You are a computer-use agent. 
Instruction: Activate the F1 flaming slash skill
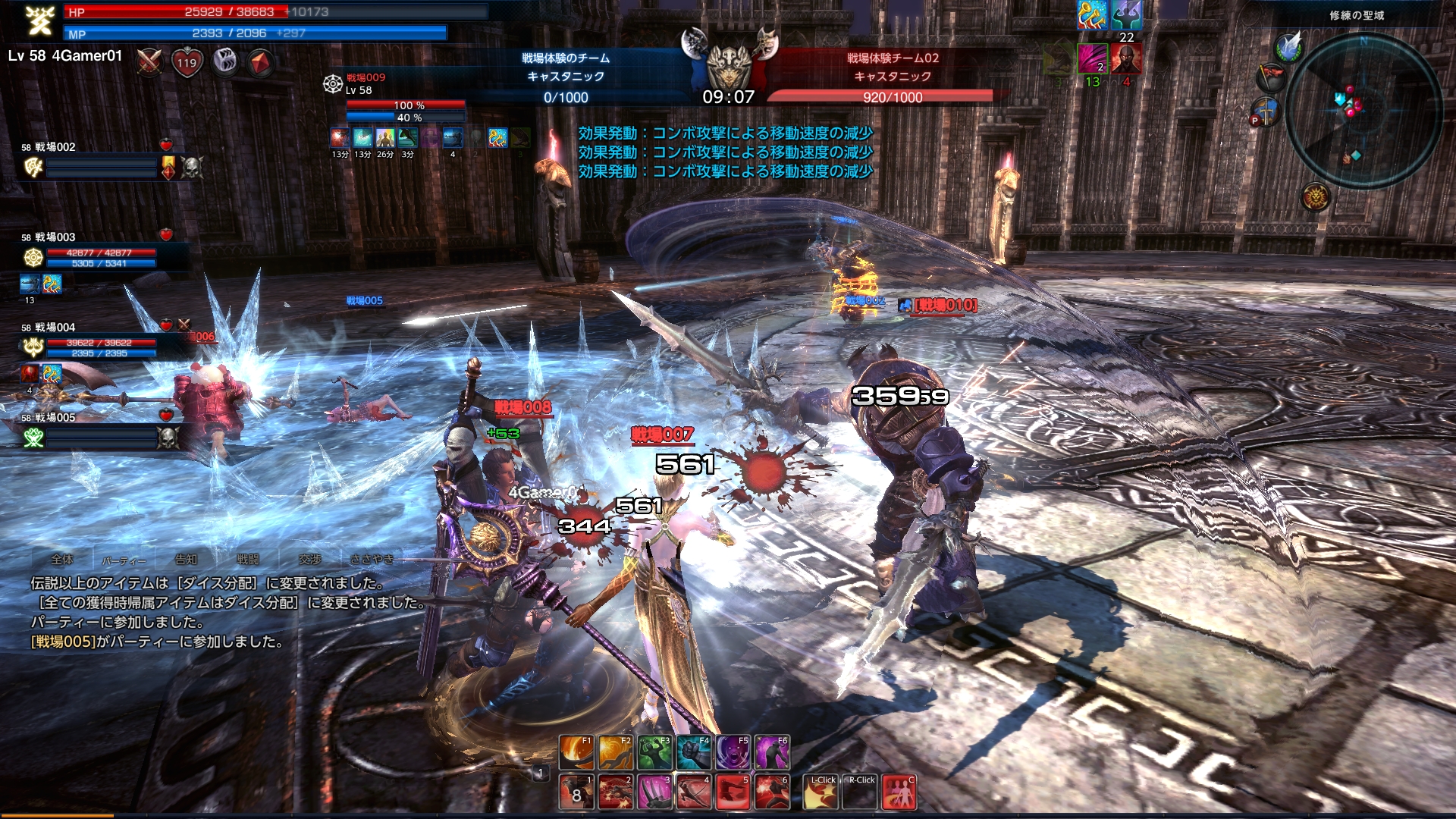(x=576, y=752)
